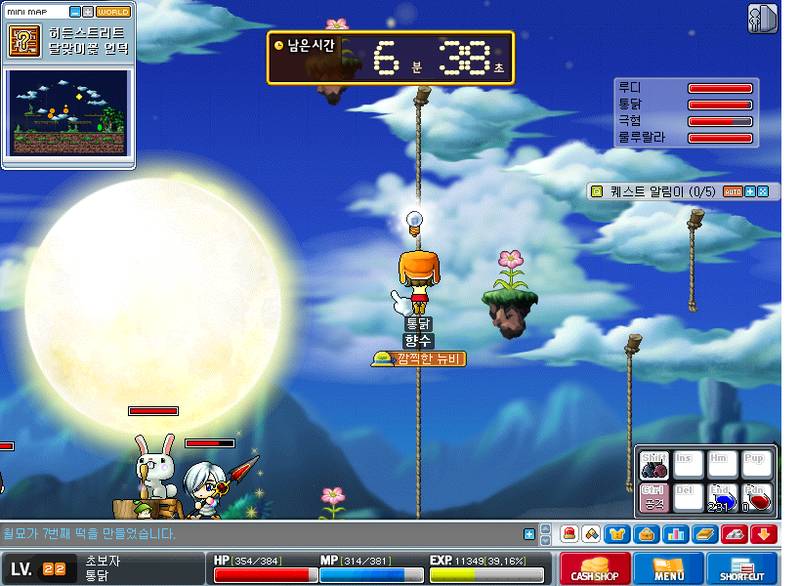Image resolution: width=800 pixels, height=586 pixels.
Task: Click the top-right toggle panel icon
Action: 762,18
